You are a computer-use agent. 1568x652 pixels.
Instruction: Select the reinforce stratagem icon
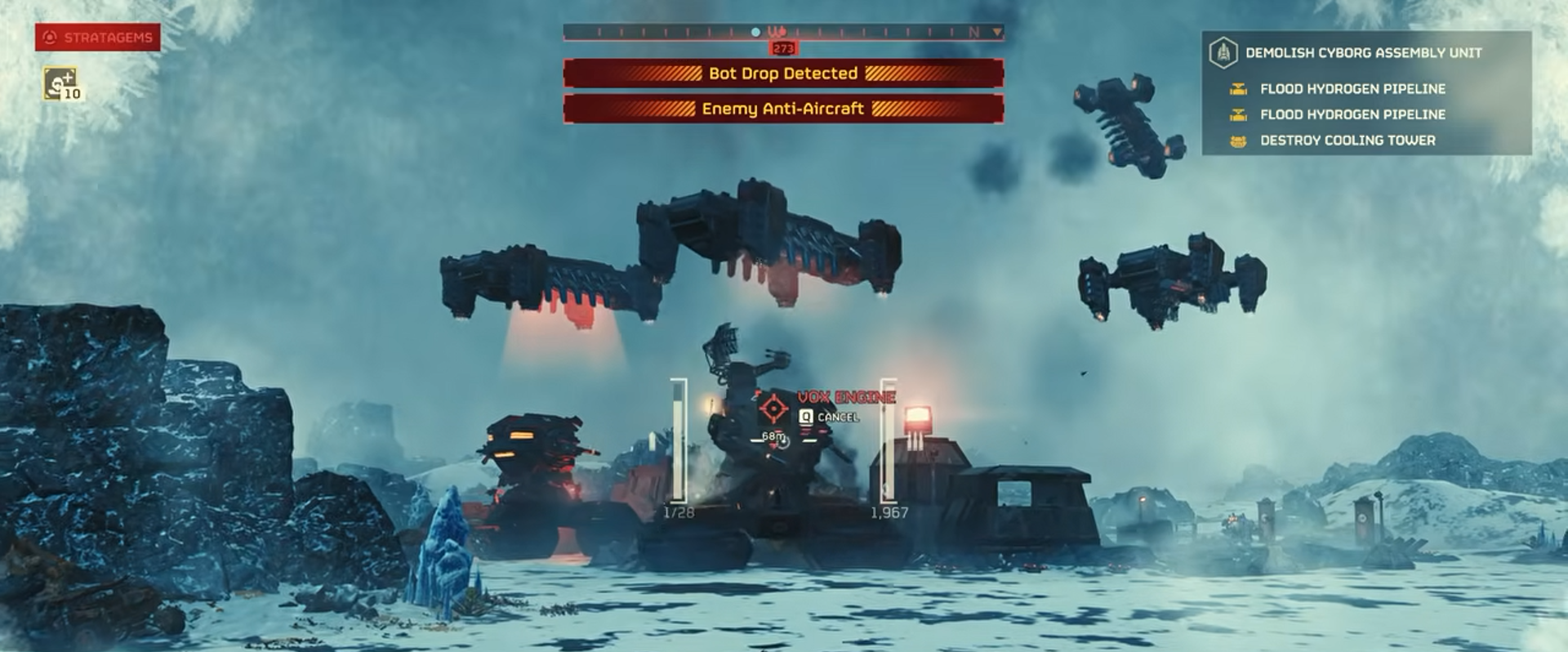click(61, 84)
